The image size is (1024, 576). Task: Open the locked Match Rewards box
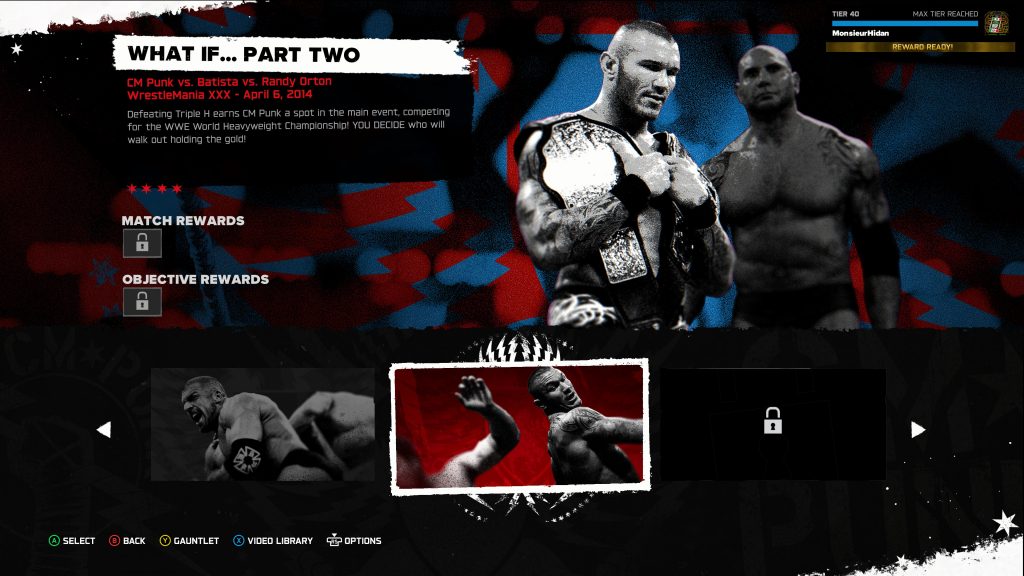142,243
